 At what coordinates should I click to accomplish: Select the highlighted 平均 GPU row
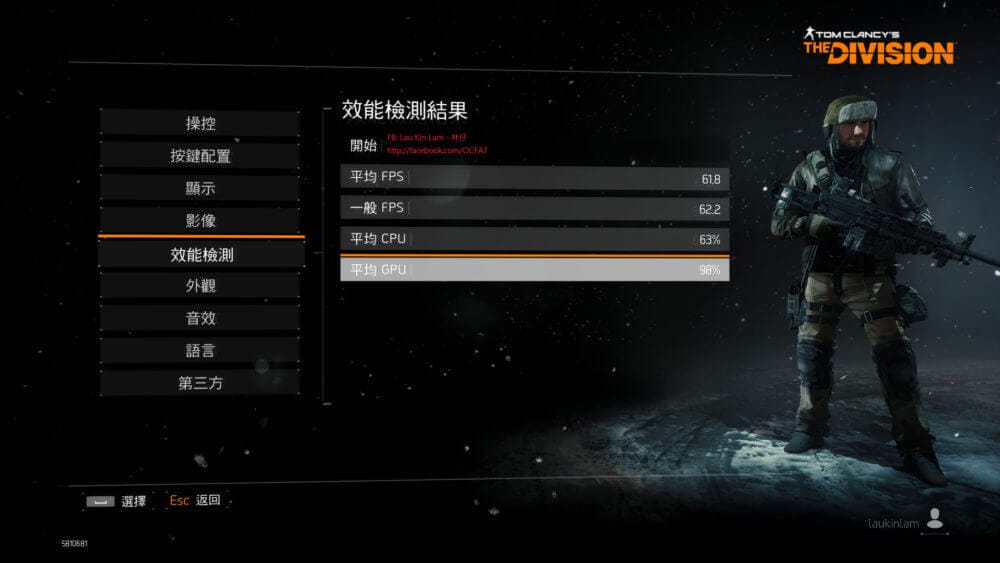click(x=534, y=270)
